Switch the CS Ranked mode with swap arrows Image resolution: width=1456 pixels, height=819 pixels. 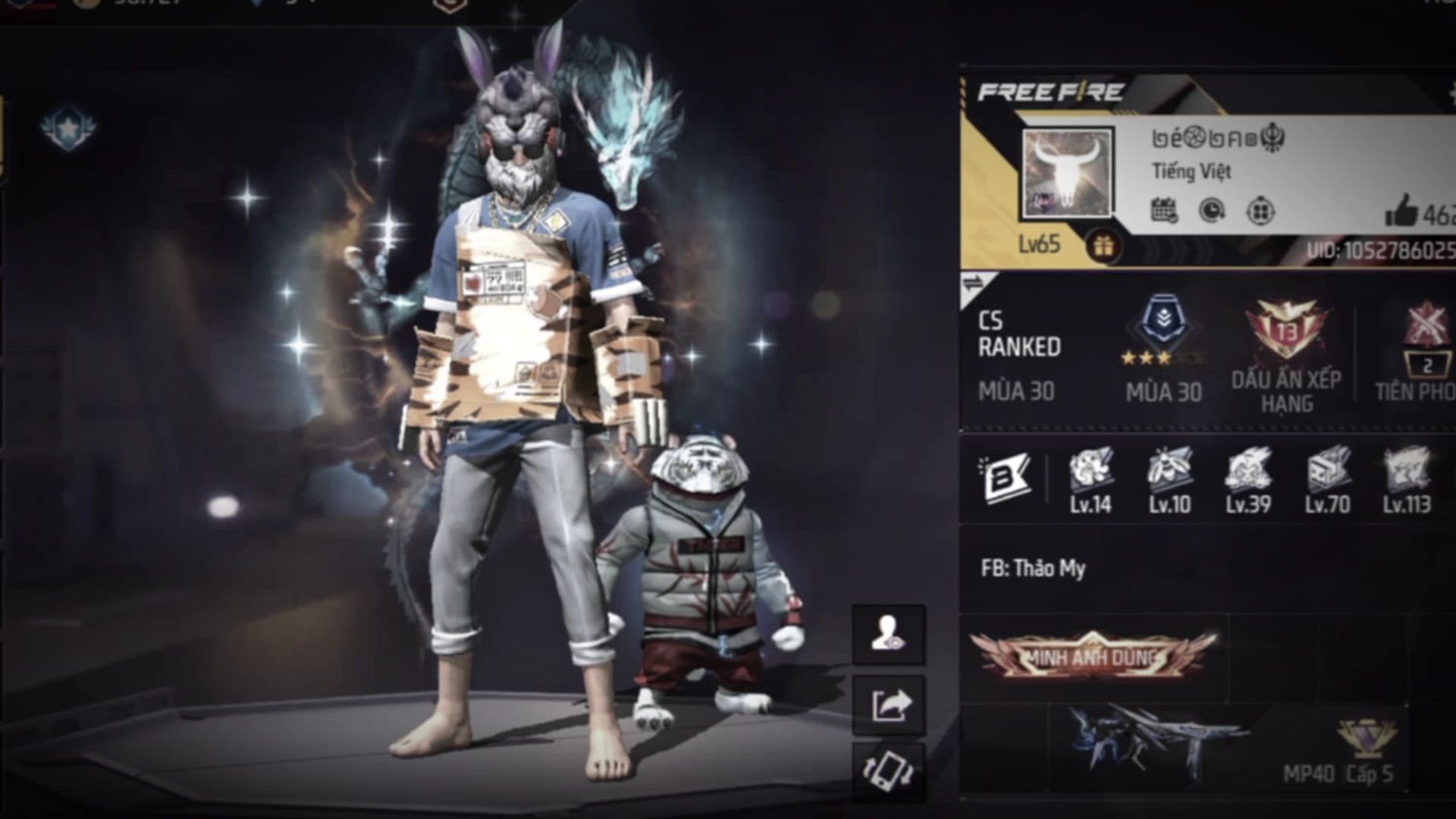point(973,284)
